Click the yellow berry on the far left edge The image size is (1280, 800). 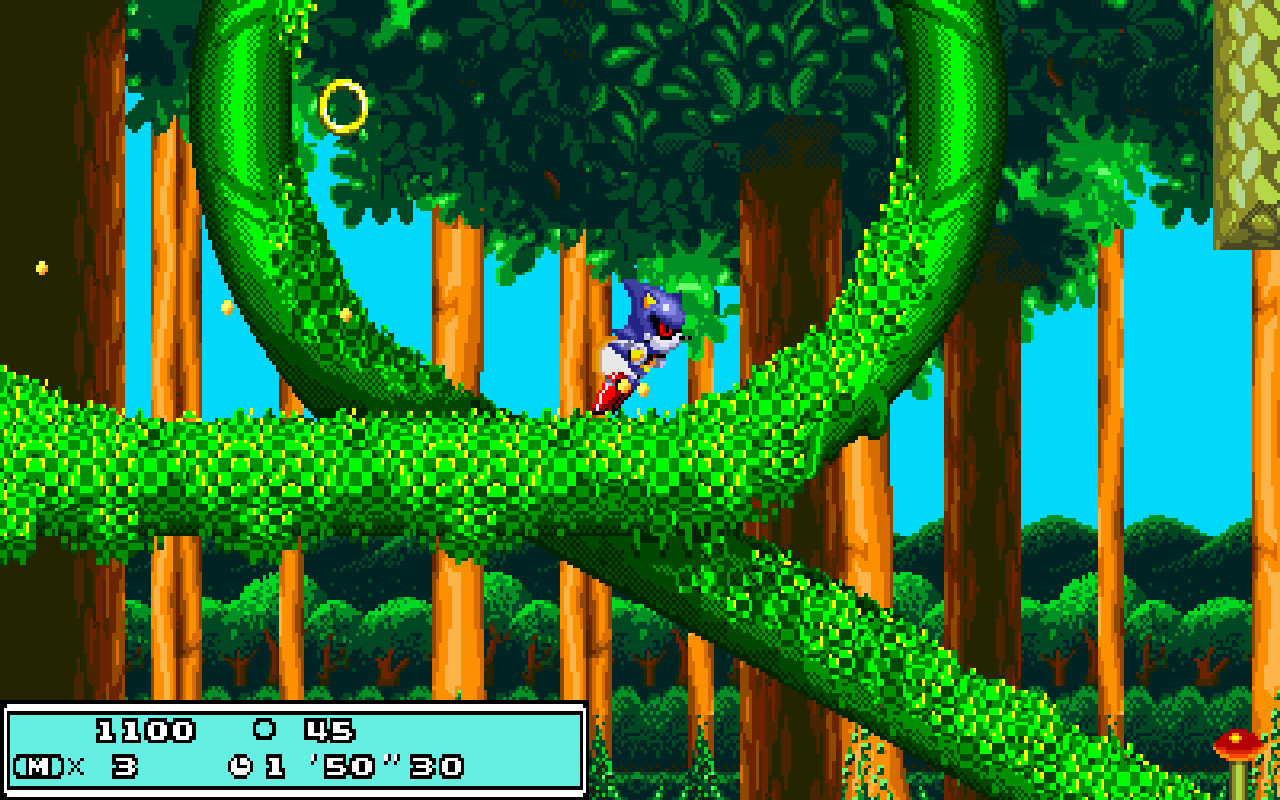pos(41,265)
